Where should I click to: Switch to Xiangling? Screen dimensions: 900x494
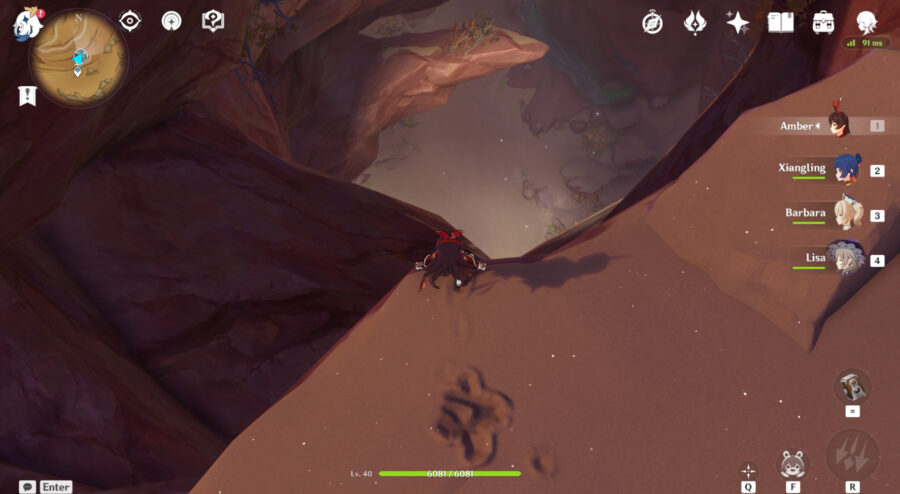pyautogui.click(x=846, y=168)
